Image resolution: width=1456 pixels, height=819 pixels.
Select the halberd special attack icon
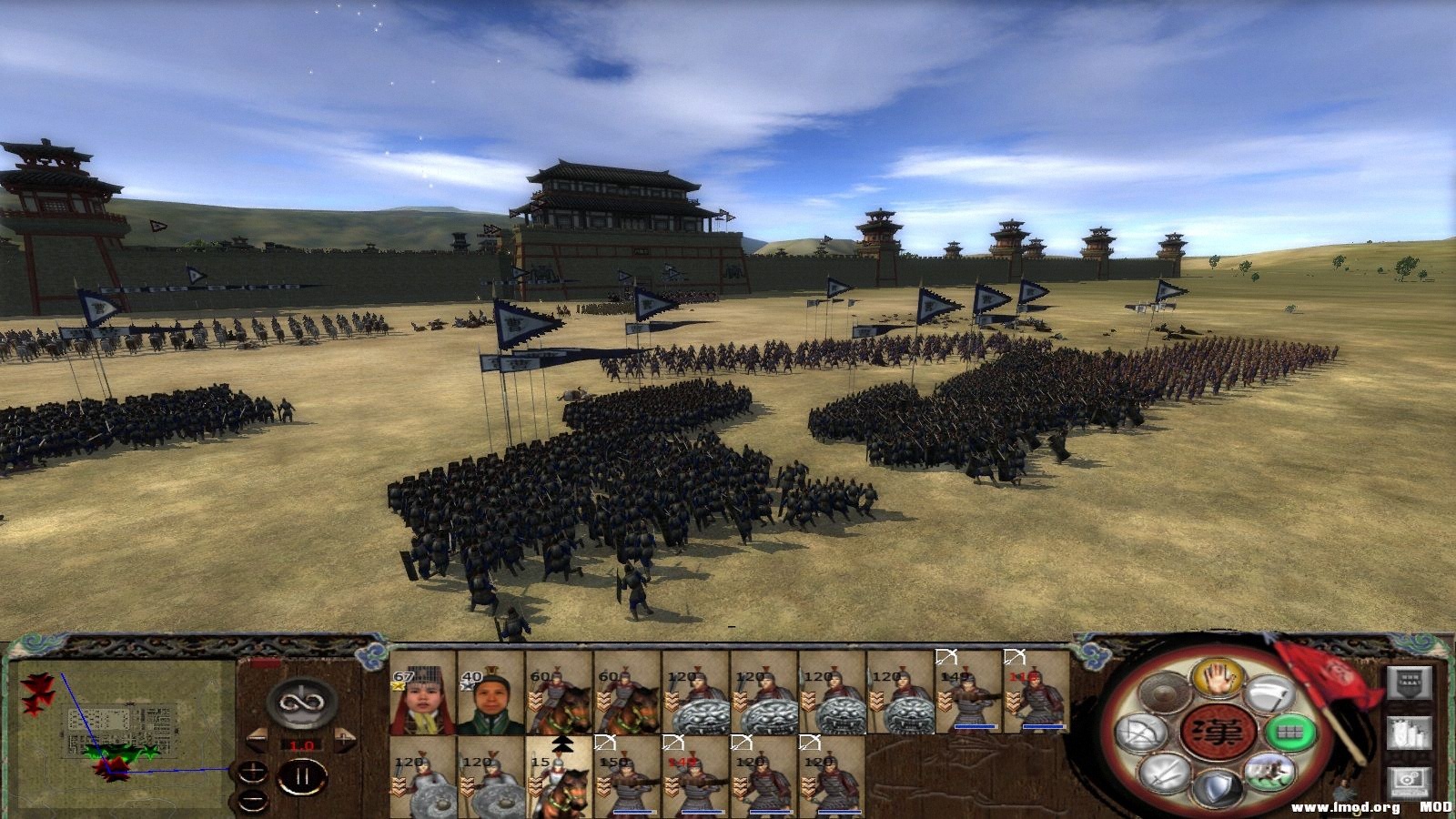(x=1269, y=693)
